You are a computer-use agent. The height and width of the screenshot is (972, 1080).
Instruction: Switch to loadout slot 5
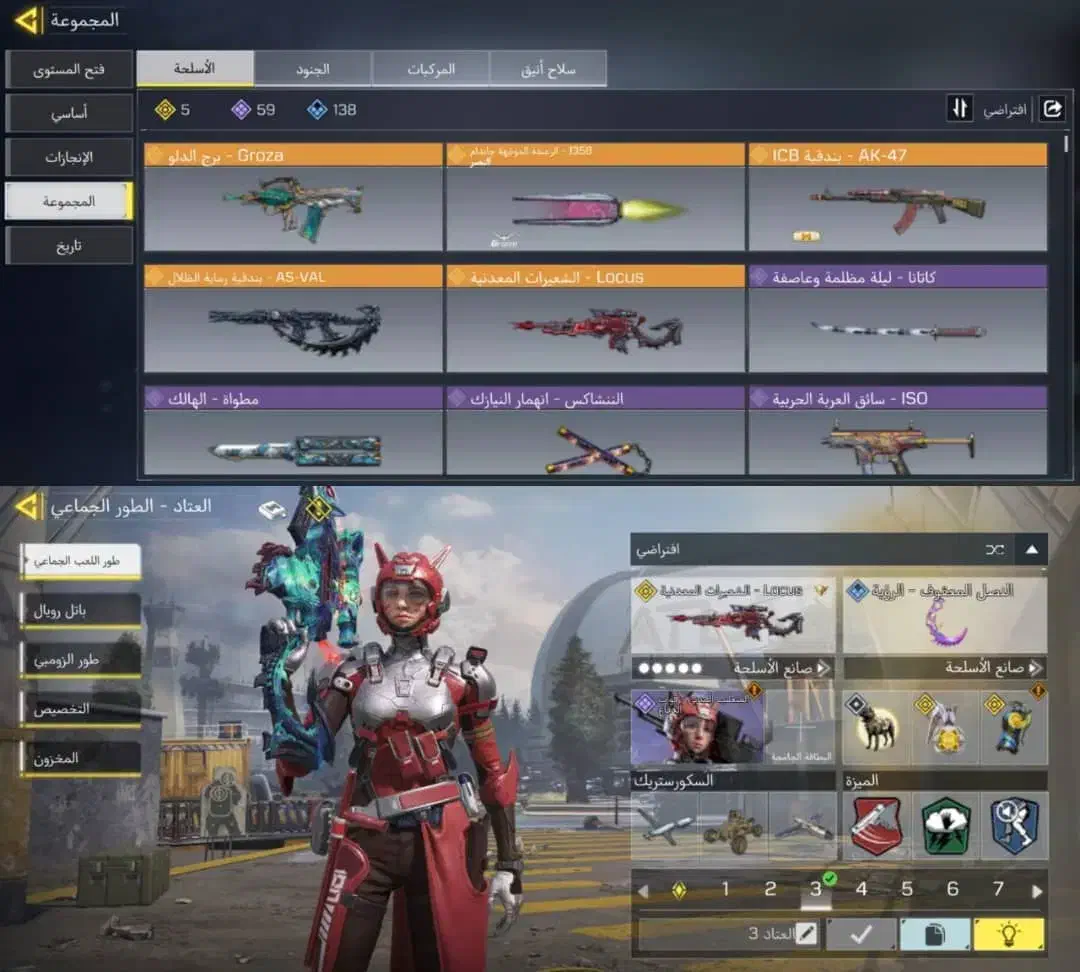tap(907, 889)
